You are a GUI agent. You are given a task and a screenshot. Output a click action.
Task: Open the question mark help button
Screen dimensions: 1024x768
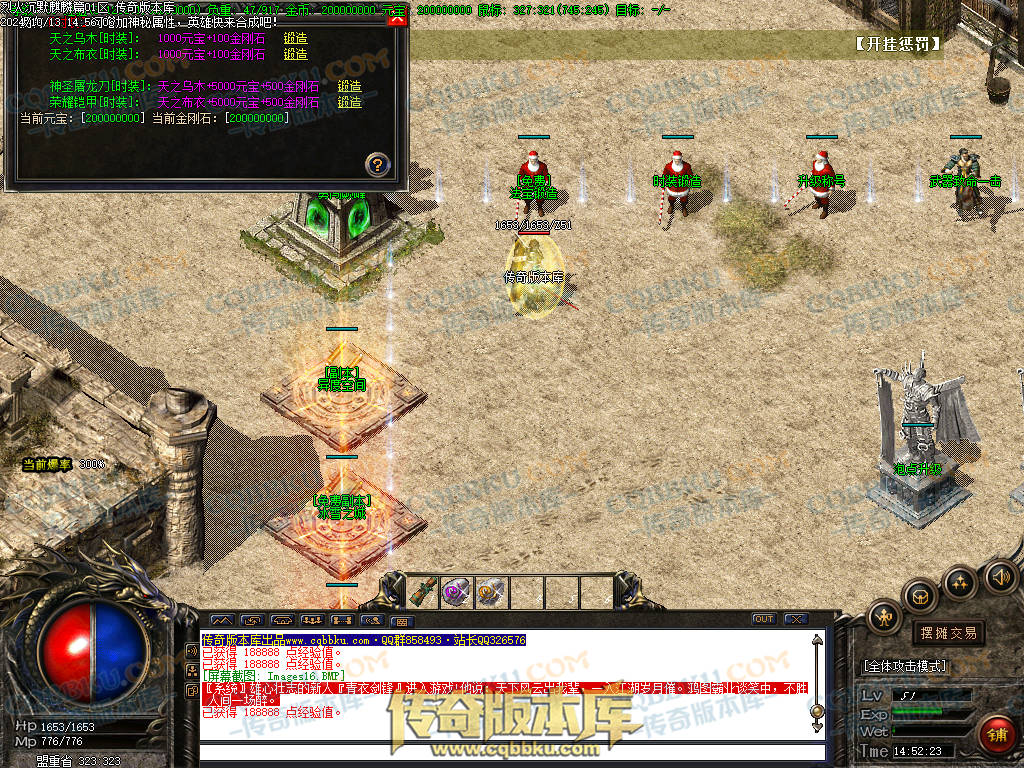(377, 164)
